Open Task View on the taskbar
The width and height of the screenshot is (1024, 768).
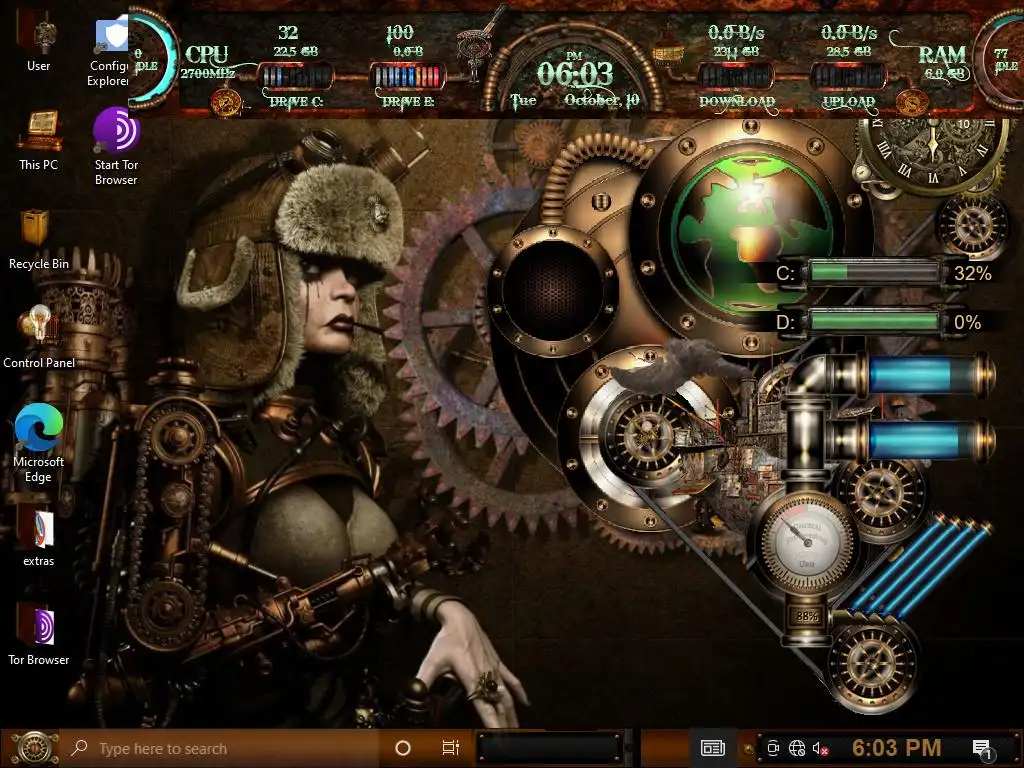[450, 748]
